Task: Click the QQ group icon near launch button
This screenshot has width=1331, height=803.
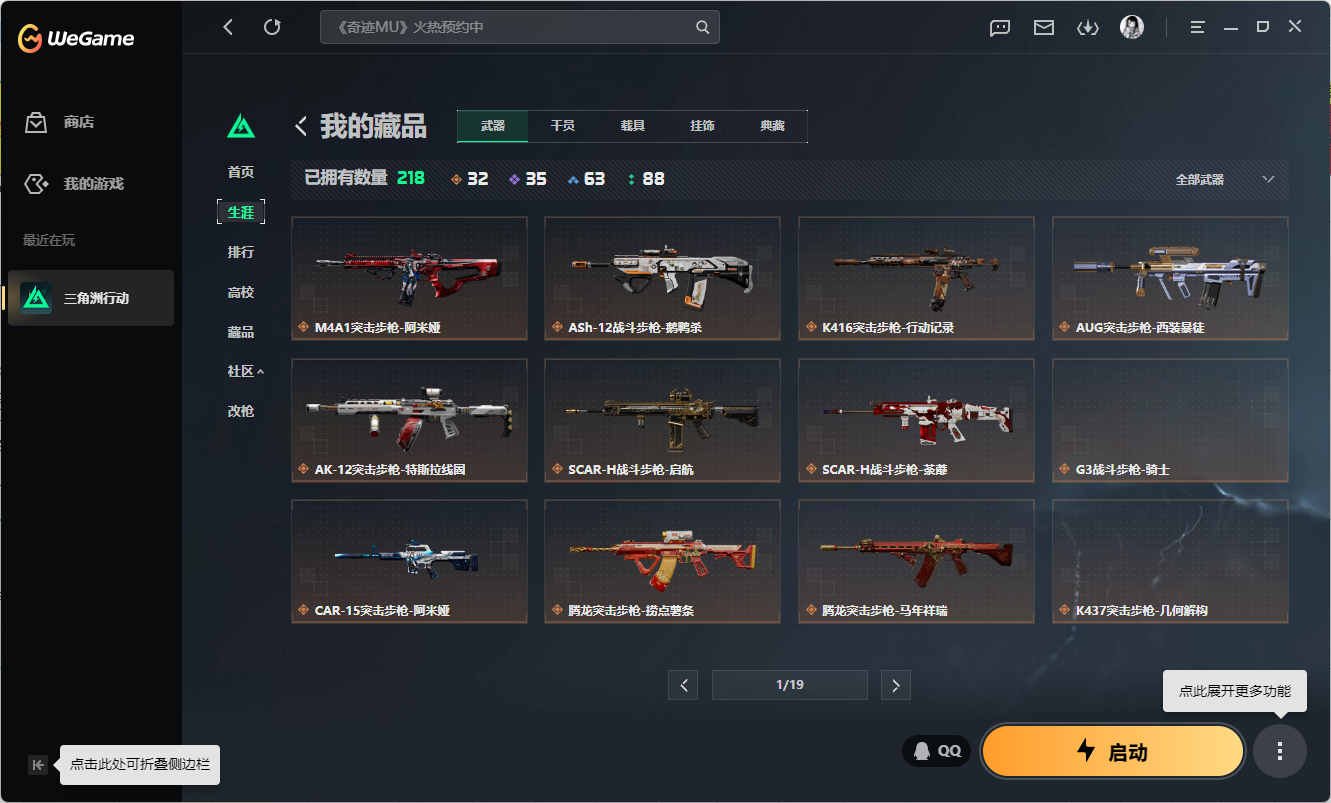Action: coord(936,750)
